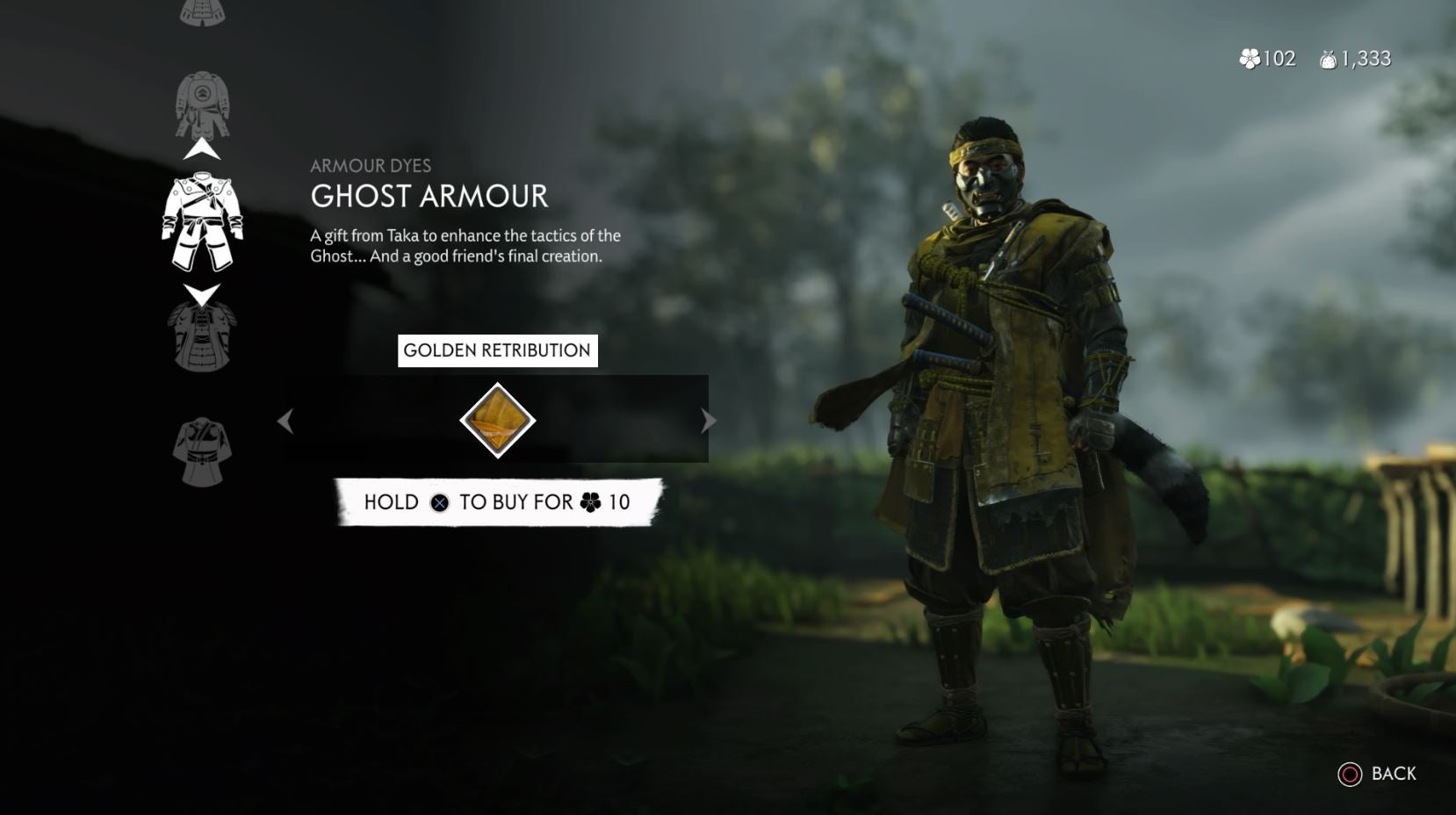This screenshot has height=815, width=1456.
Task: Select the samurai plate armor icon below Ghost Armour
Action: coord(205,335)
